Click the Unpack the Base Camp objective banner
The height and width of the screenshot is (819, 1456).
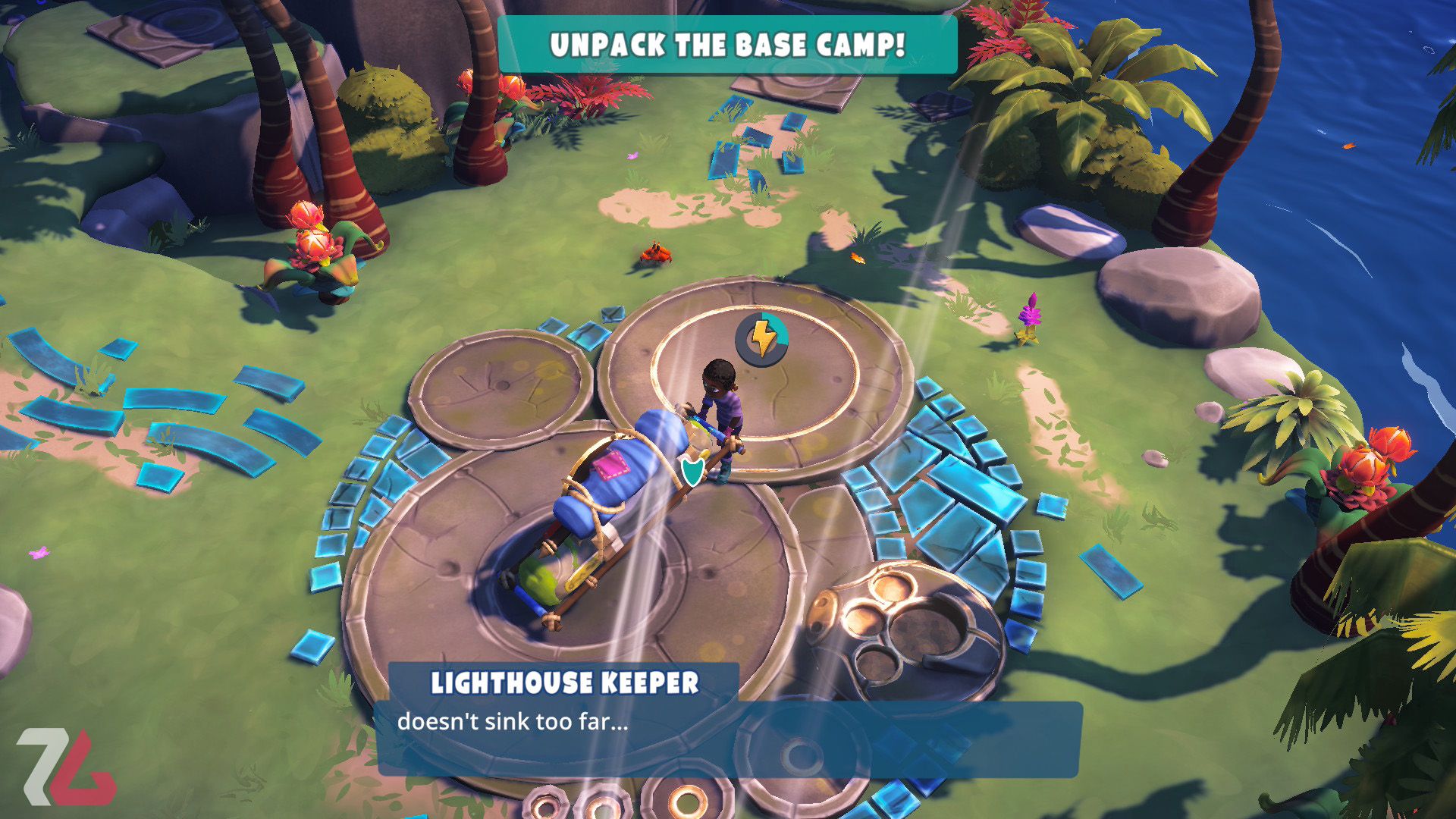pos(727,45)
